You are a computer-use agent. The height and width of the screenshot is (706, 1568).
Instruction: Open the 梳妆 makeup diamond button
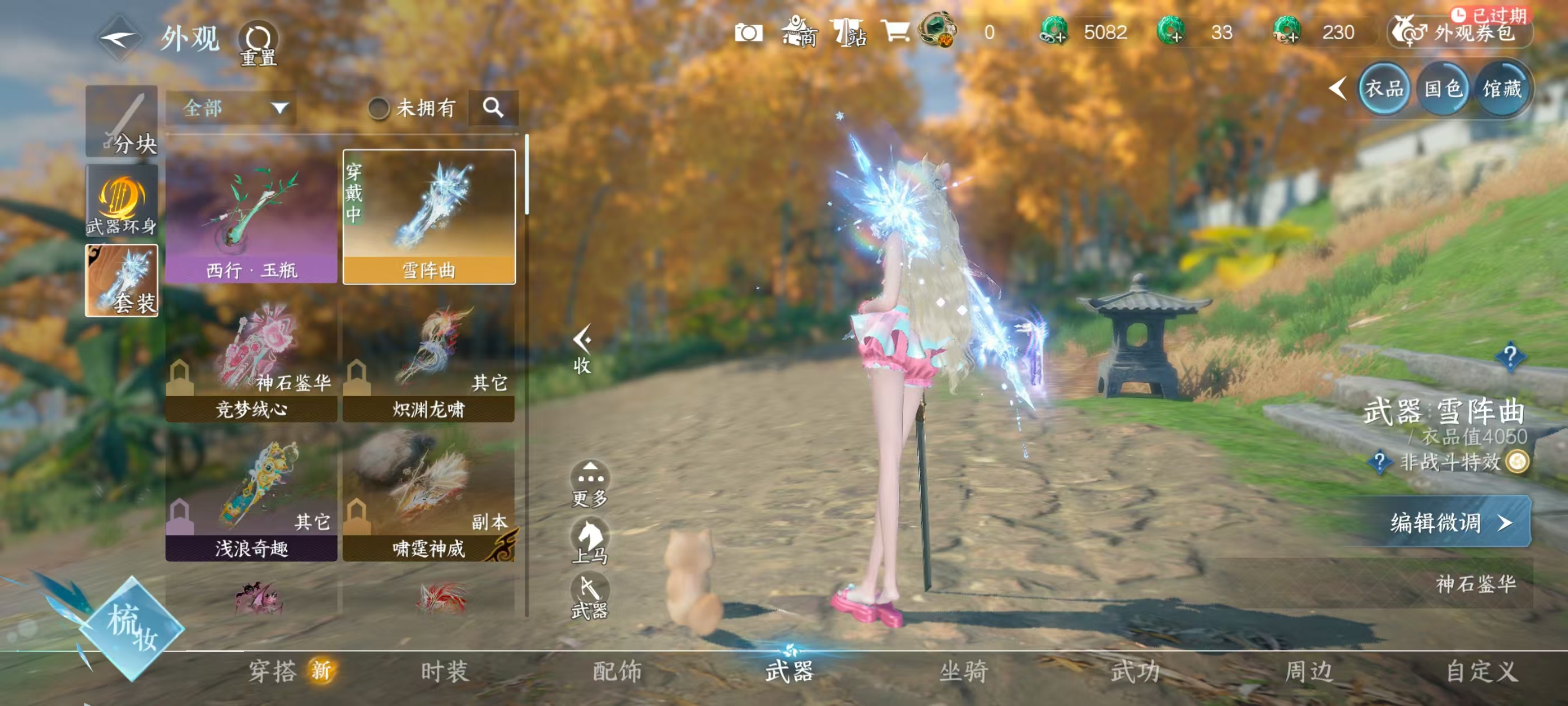[x=132, y=628]
